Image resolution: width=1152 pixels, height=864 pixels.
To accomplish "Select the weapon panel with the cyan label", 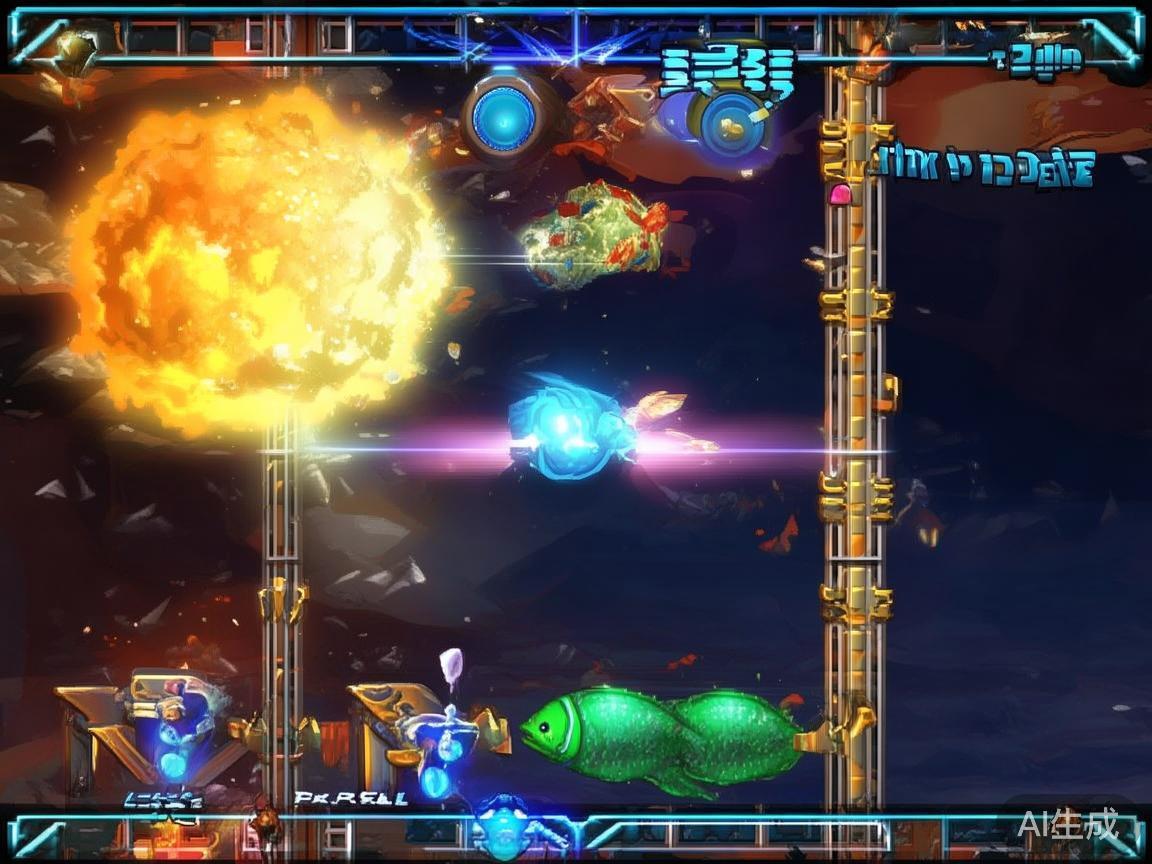I will (160, 735).
